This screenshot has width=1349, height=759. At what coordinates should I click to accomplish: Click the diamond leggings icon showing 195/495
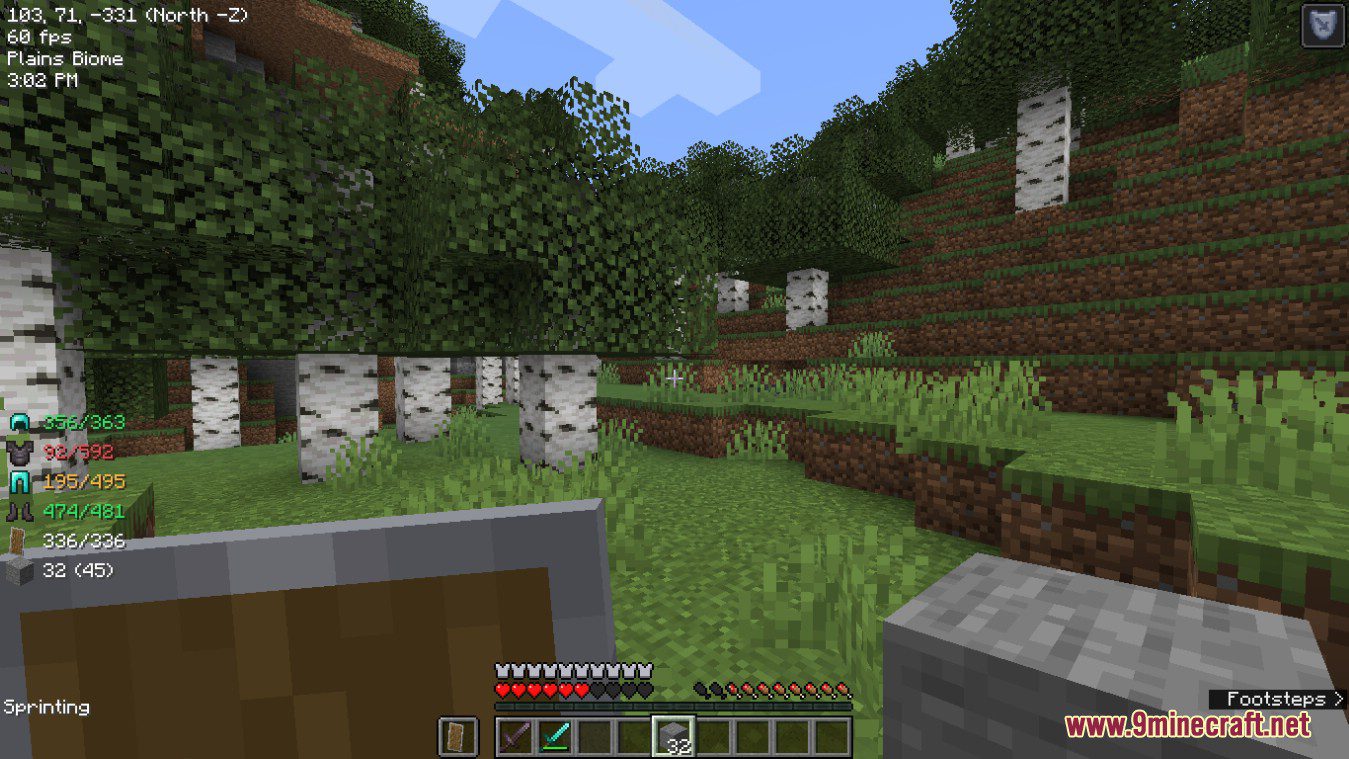[x=20, y=482]
